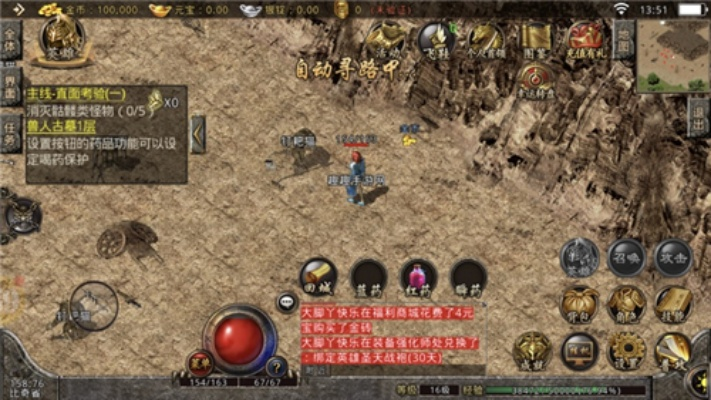The width and height of the screenshot is (711, 400).
Task: Tap the 攻击 attack button
Action: [x=673, y=256]
